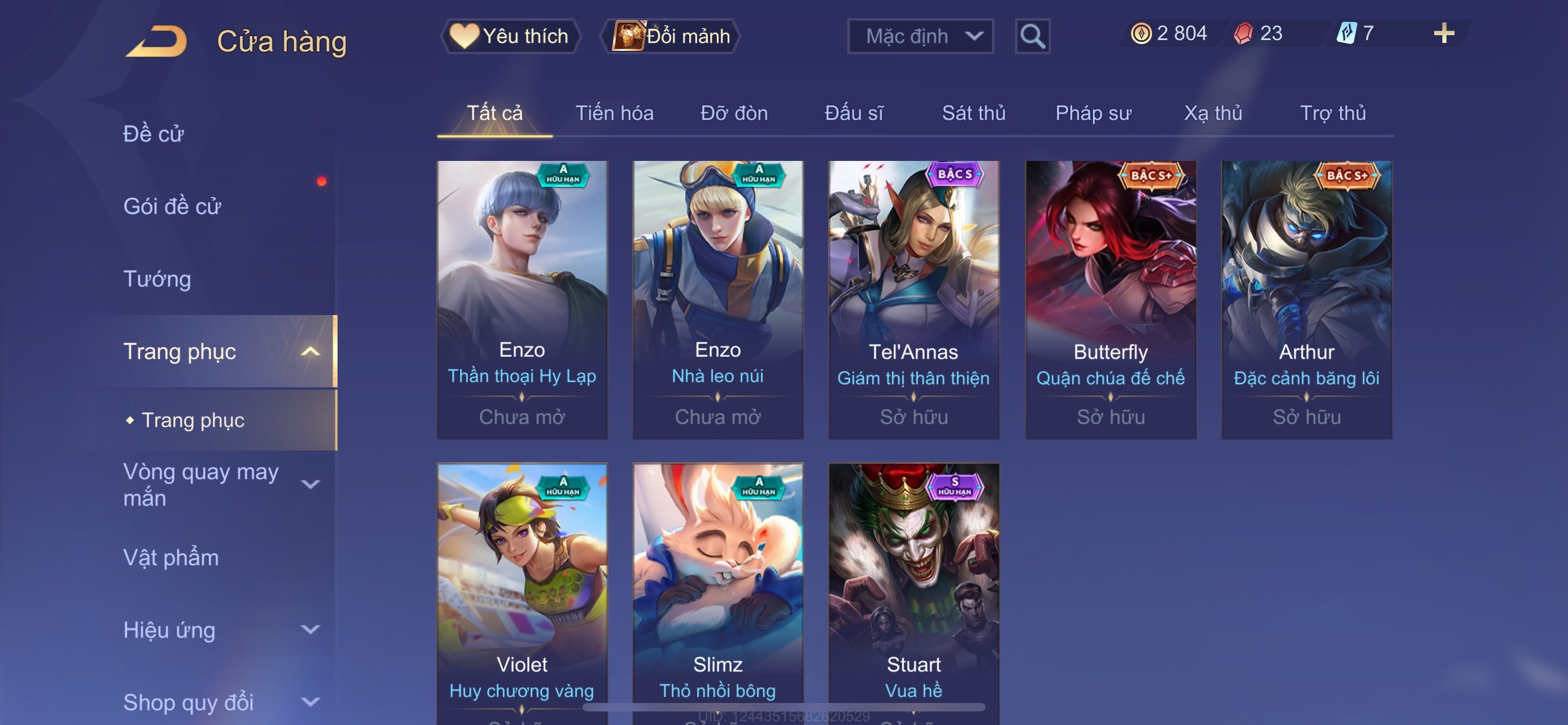This screenshot has height=725, width=1568.
Task: Open the Yêu thích favorites list
Action: [x=510, y=36]
